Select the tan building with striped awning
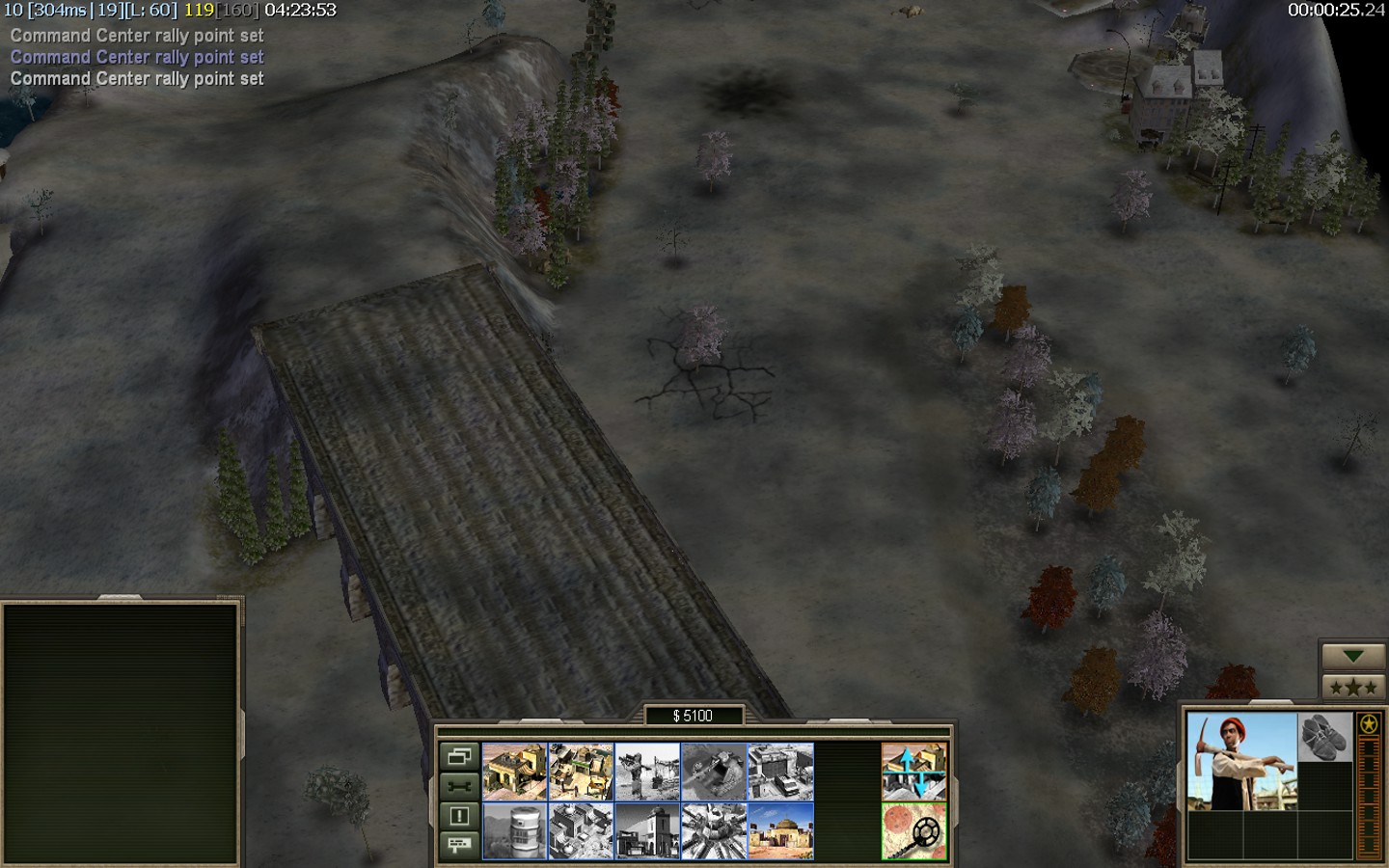The image size is (1389, 868). [x=514, y=772]
